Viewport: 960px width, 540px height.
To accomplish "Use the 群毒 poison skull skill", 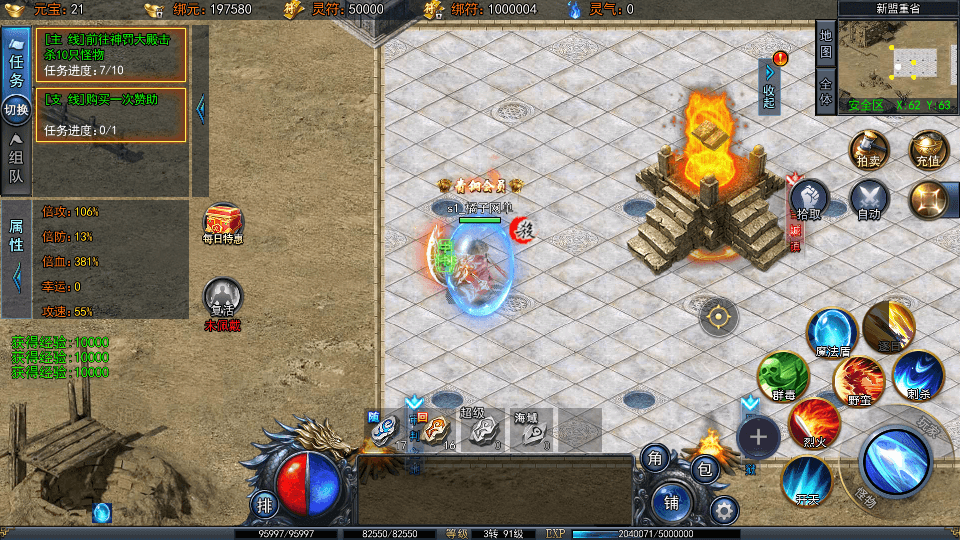I will [x=782, y=377].
